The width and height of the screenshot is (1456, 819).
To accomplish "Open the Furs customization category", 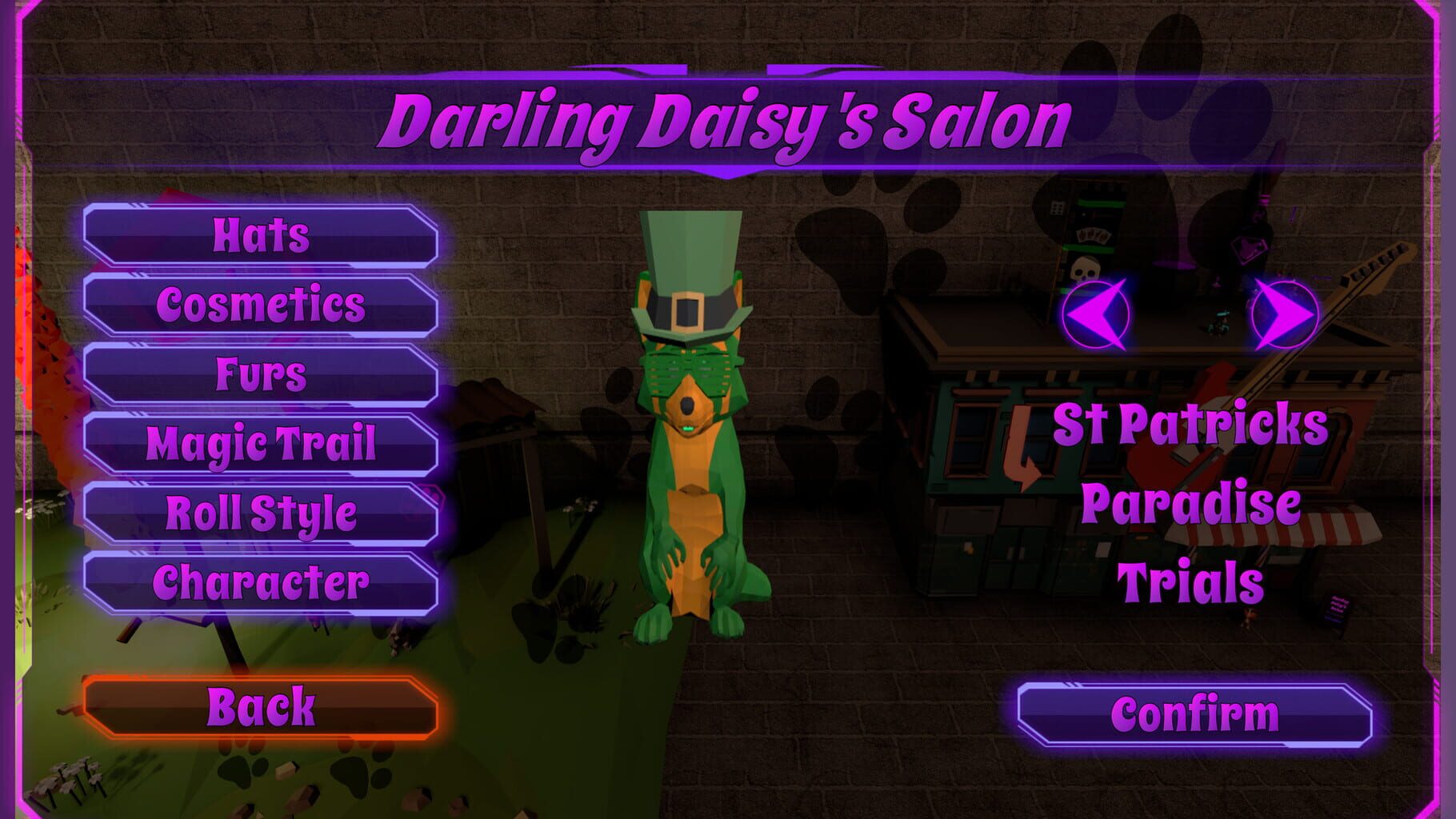I will coord(260,372).
